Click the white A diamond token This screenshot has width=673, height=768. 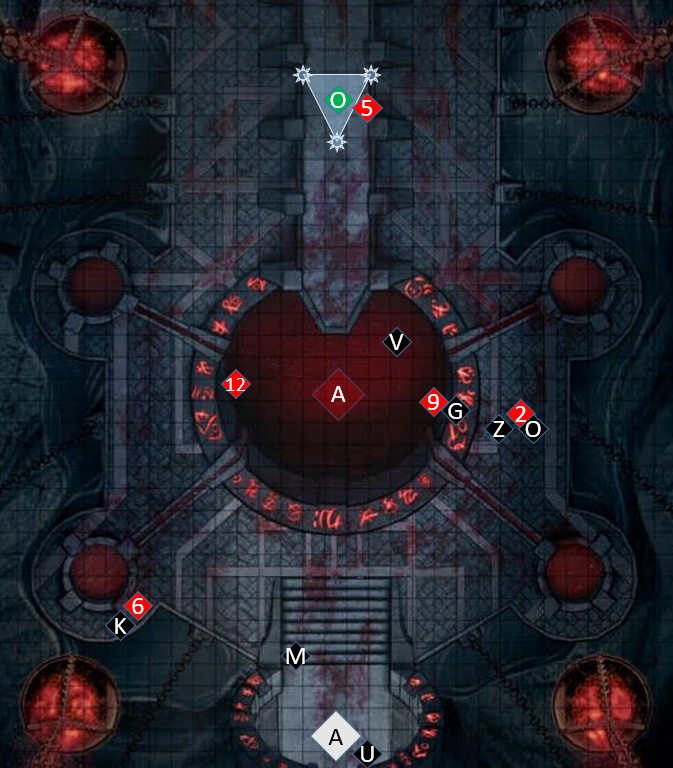[x=336, y=736]
